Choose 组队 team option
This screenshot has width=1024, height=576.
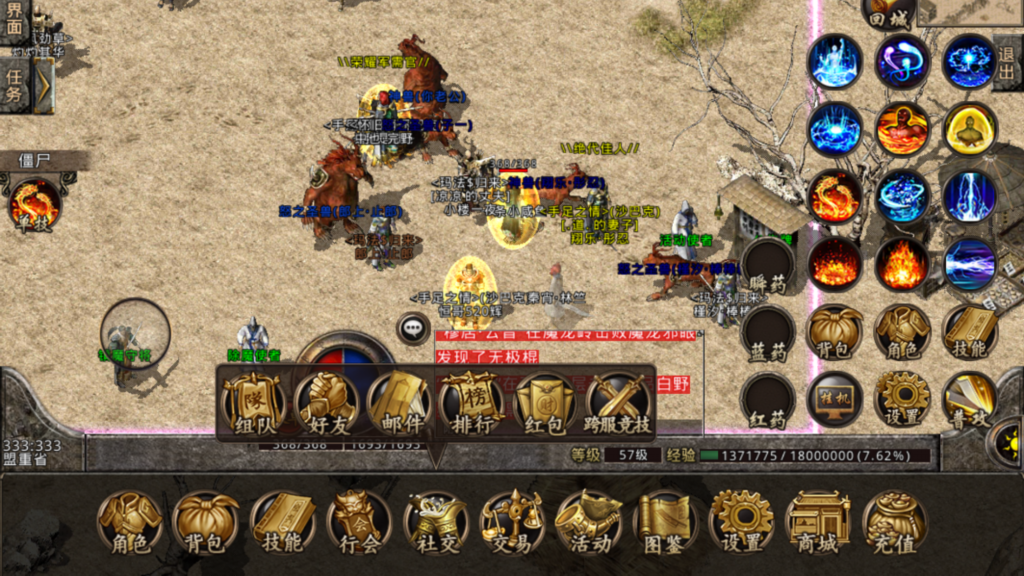(x=254, y=404)
